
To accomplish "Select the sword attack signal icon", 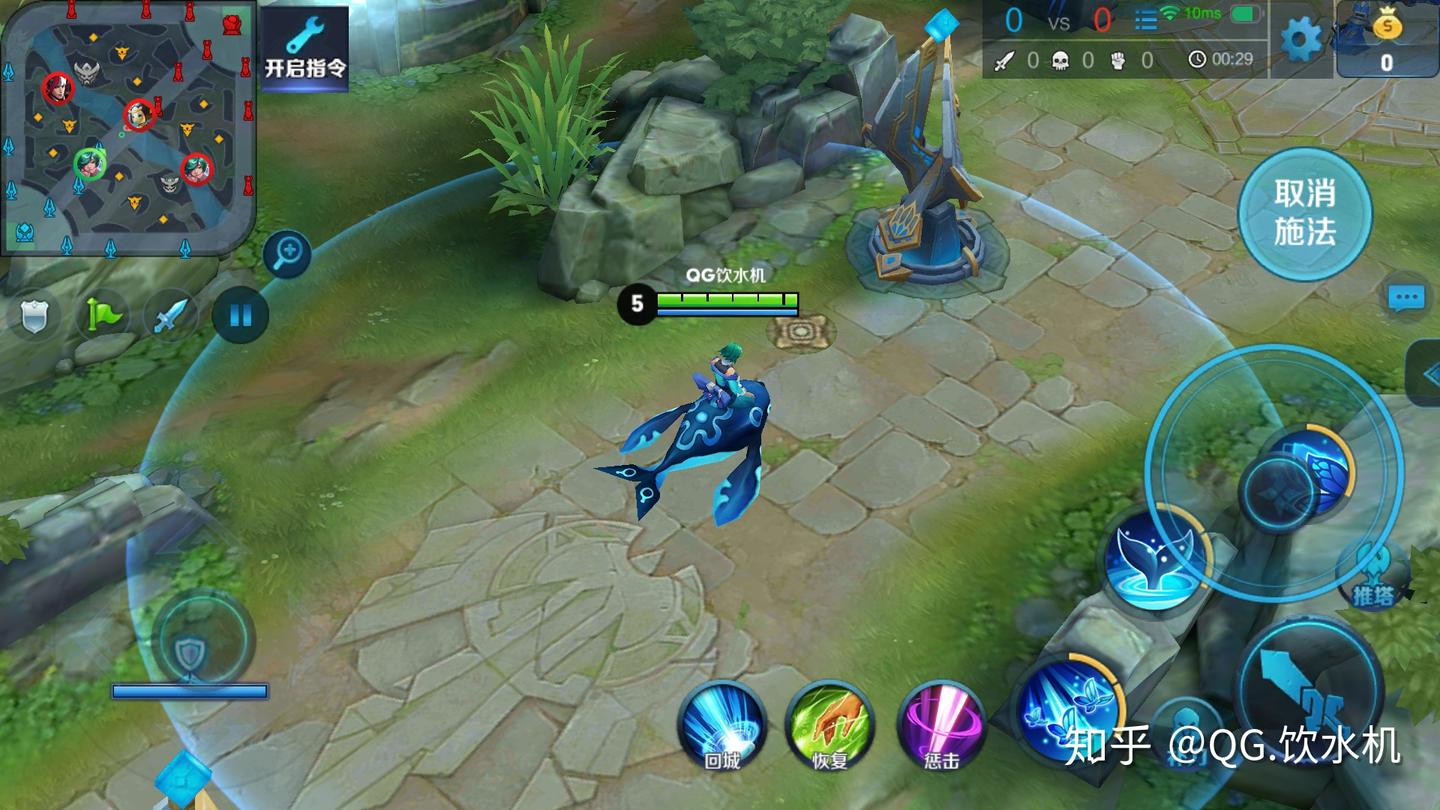I will click(x=170, y=316).
